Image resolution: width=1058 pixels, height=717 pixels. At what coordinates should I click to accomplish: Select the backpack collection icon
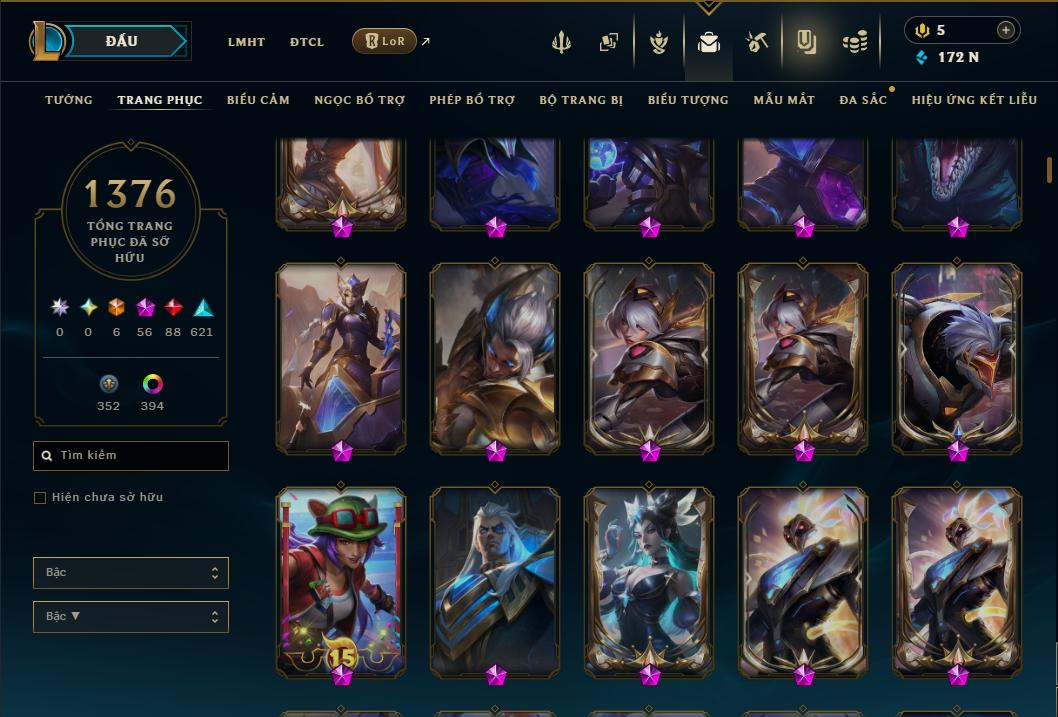coord(709,42)
